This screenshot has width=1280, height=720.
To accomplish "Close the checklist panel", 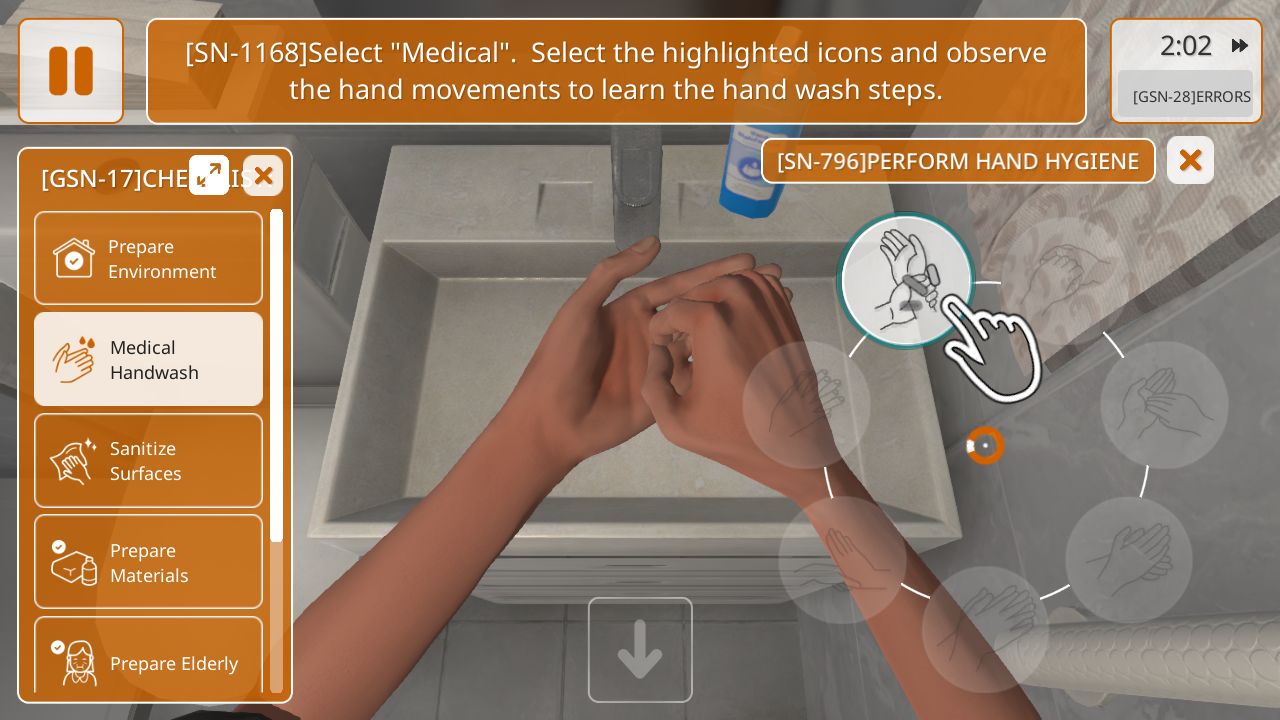I will click(263, 176).
